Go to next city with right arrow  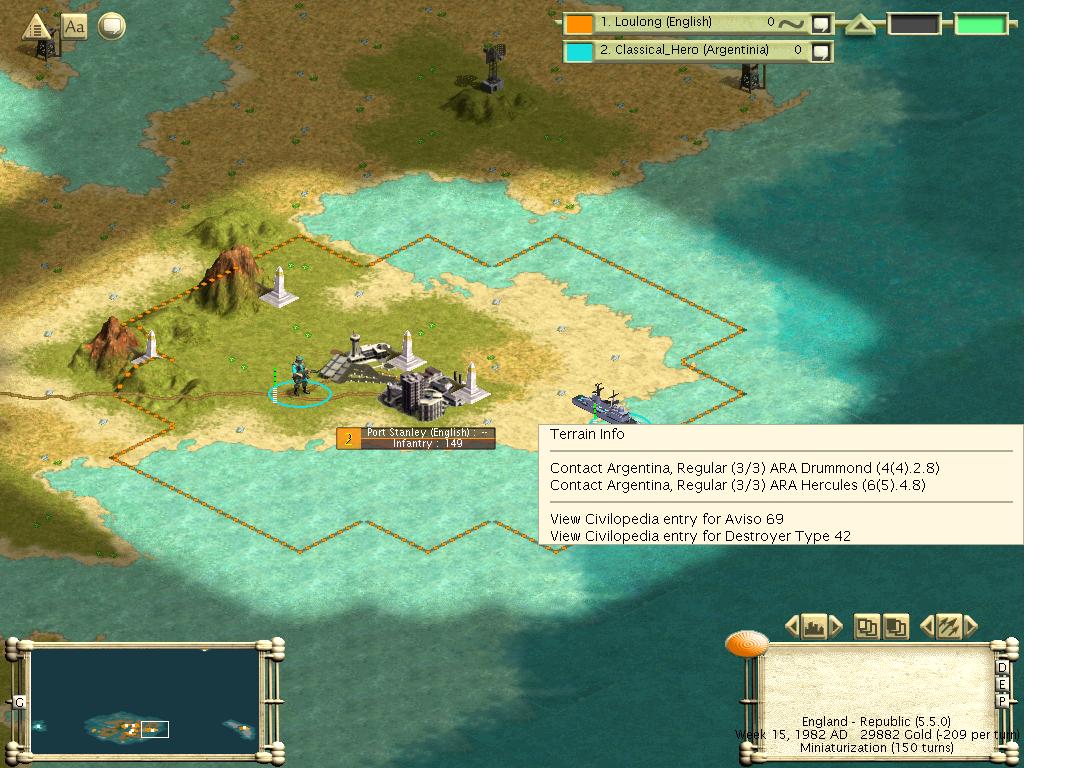click(836, 627)
